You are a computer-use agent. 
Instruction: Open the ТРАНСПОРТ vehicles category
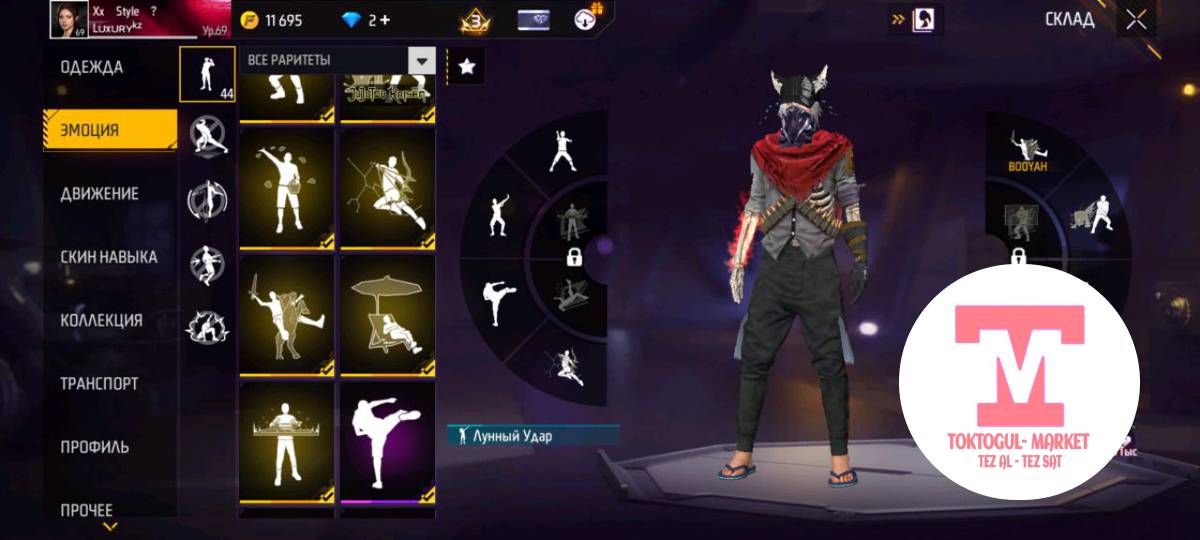point(99,383)
